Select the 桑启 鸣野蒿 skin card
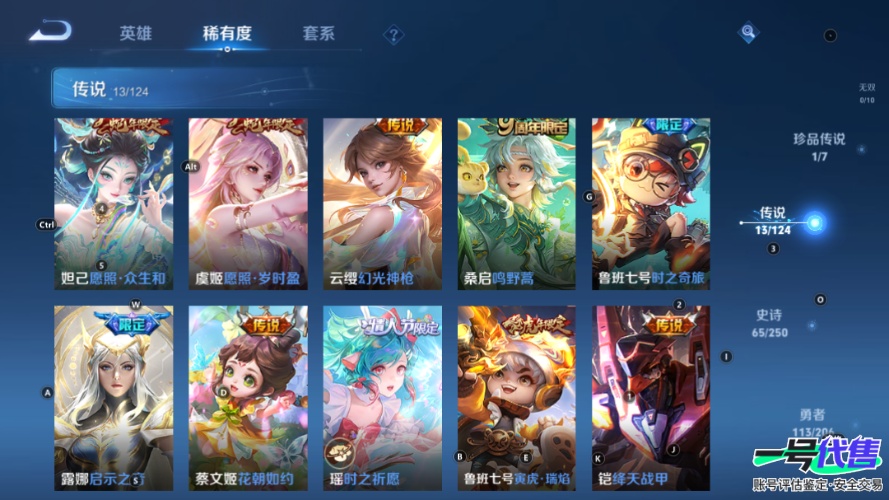This screenshot has height=500, width=889. (x=517, y=204)
